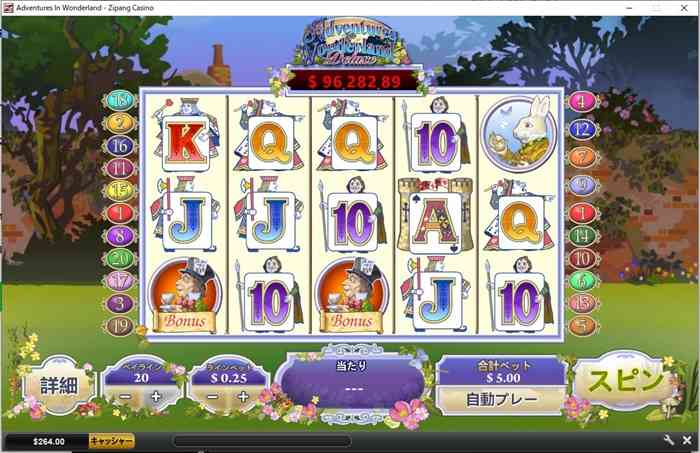Select payline marker 16
700x453 pixels.
120,145
